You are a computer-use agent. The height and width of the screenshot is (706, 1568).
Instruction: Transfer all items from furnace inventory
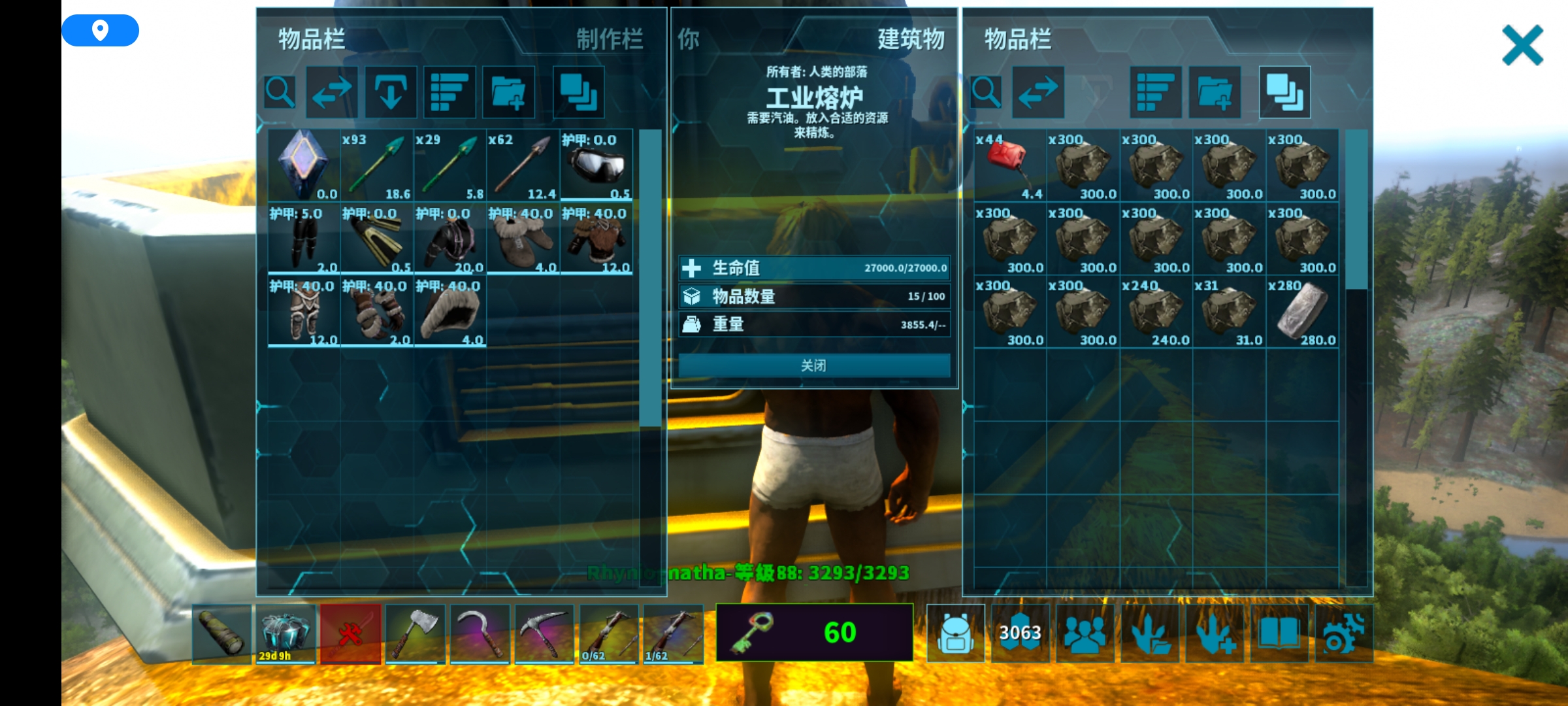coord(1037,92)
